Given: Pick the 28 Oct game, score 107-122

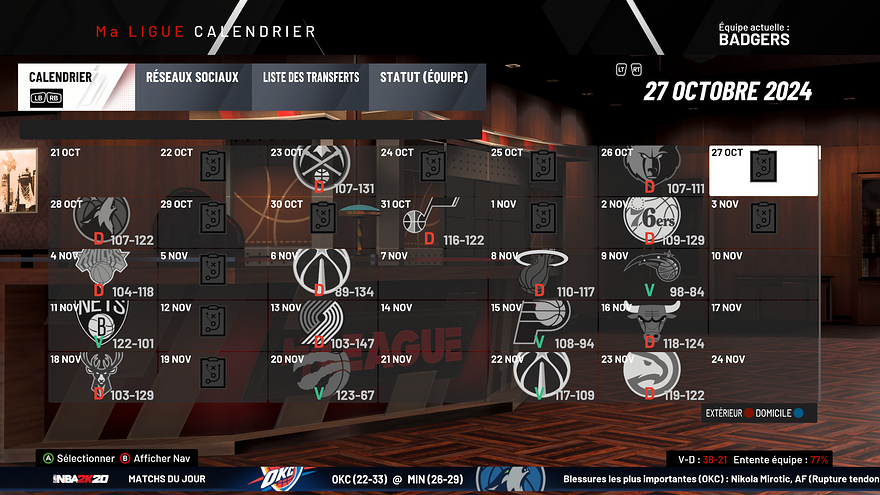Looking at the screenshot, I should click(x=103, y=222).
